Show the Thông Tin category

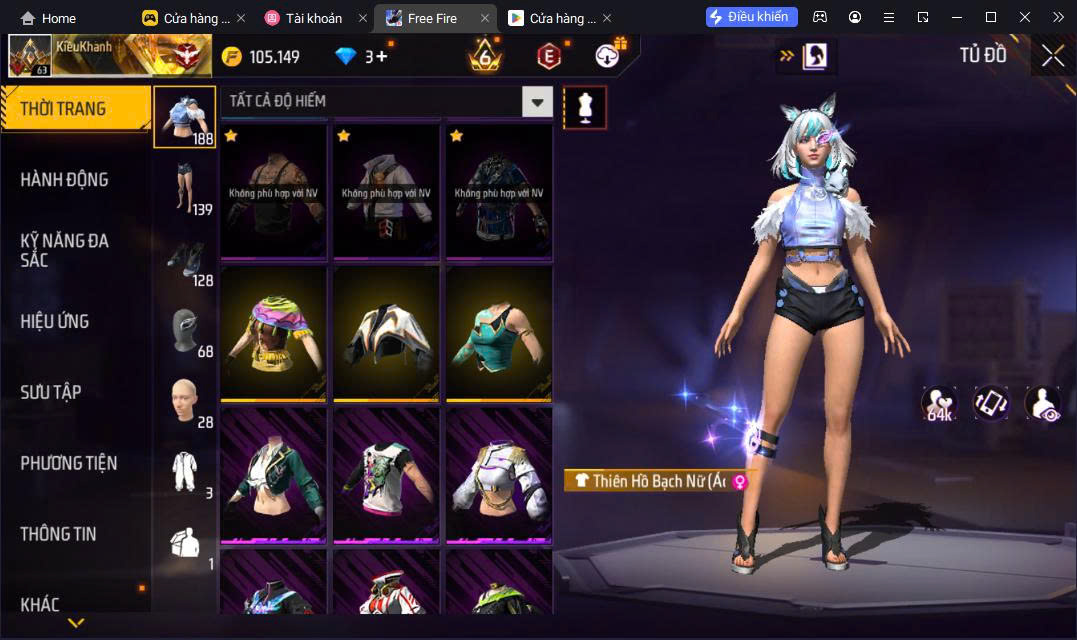pos(58,534)
